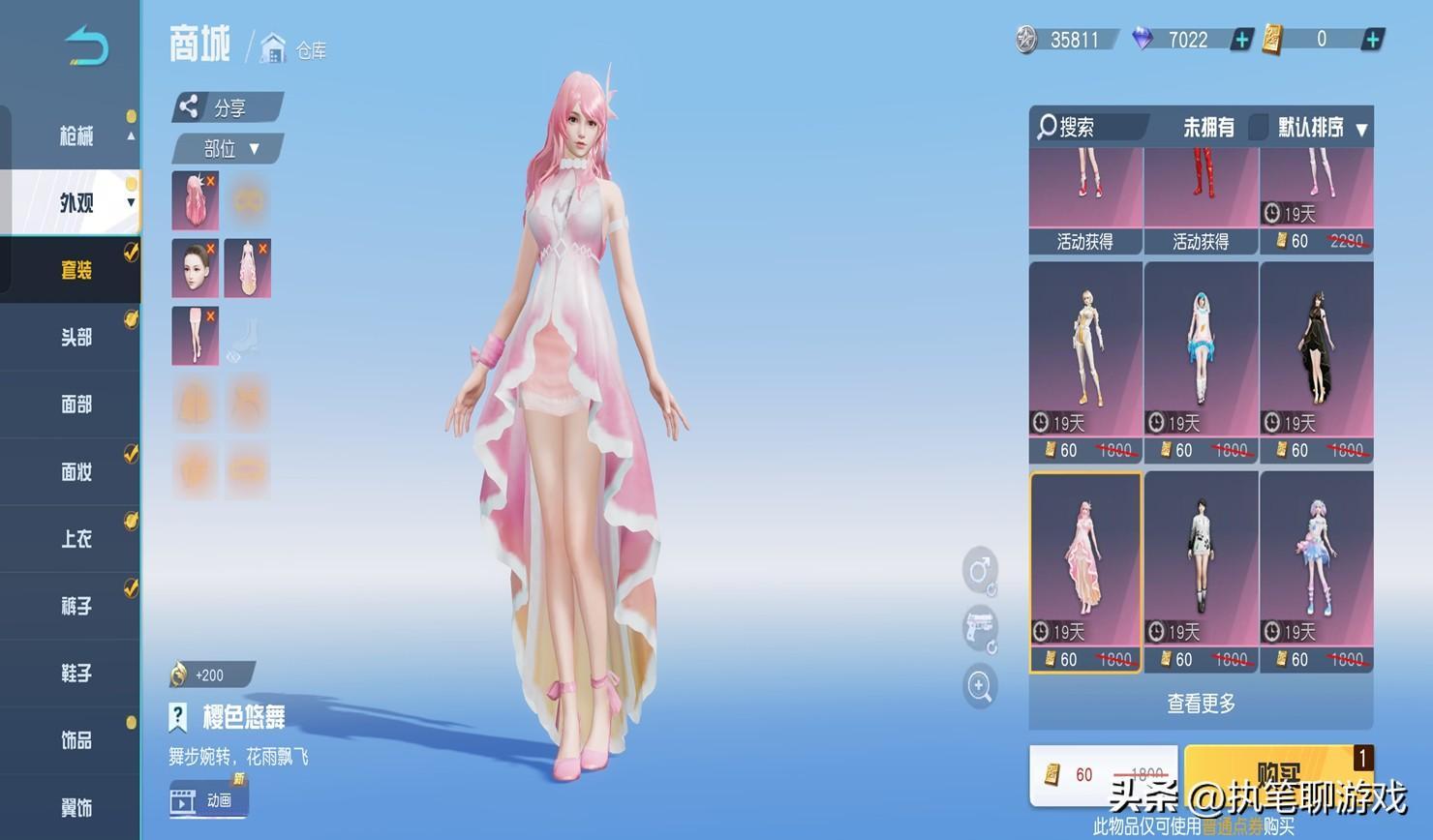Click the 分享 share button

click(x=227, y=107)
